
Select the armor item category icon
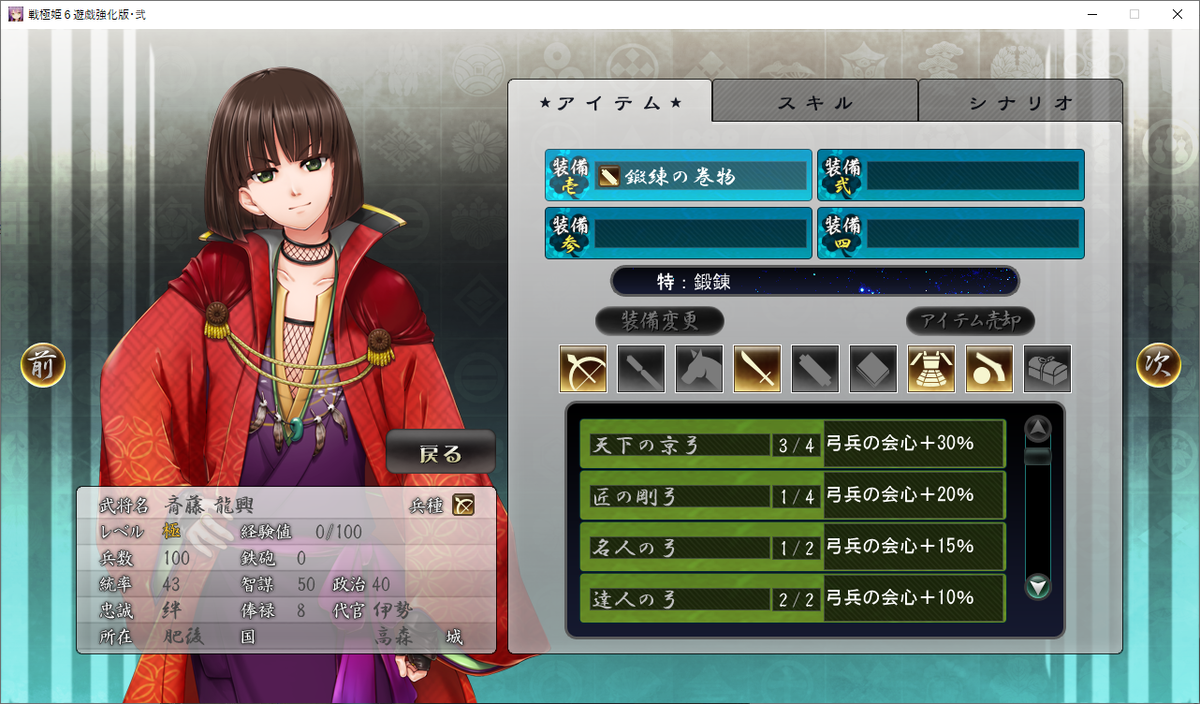(931, 369)
